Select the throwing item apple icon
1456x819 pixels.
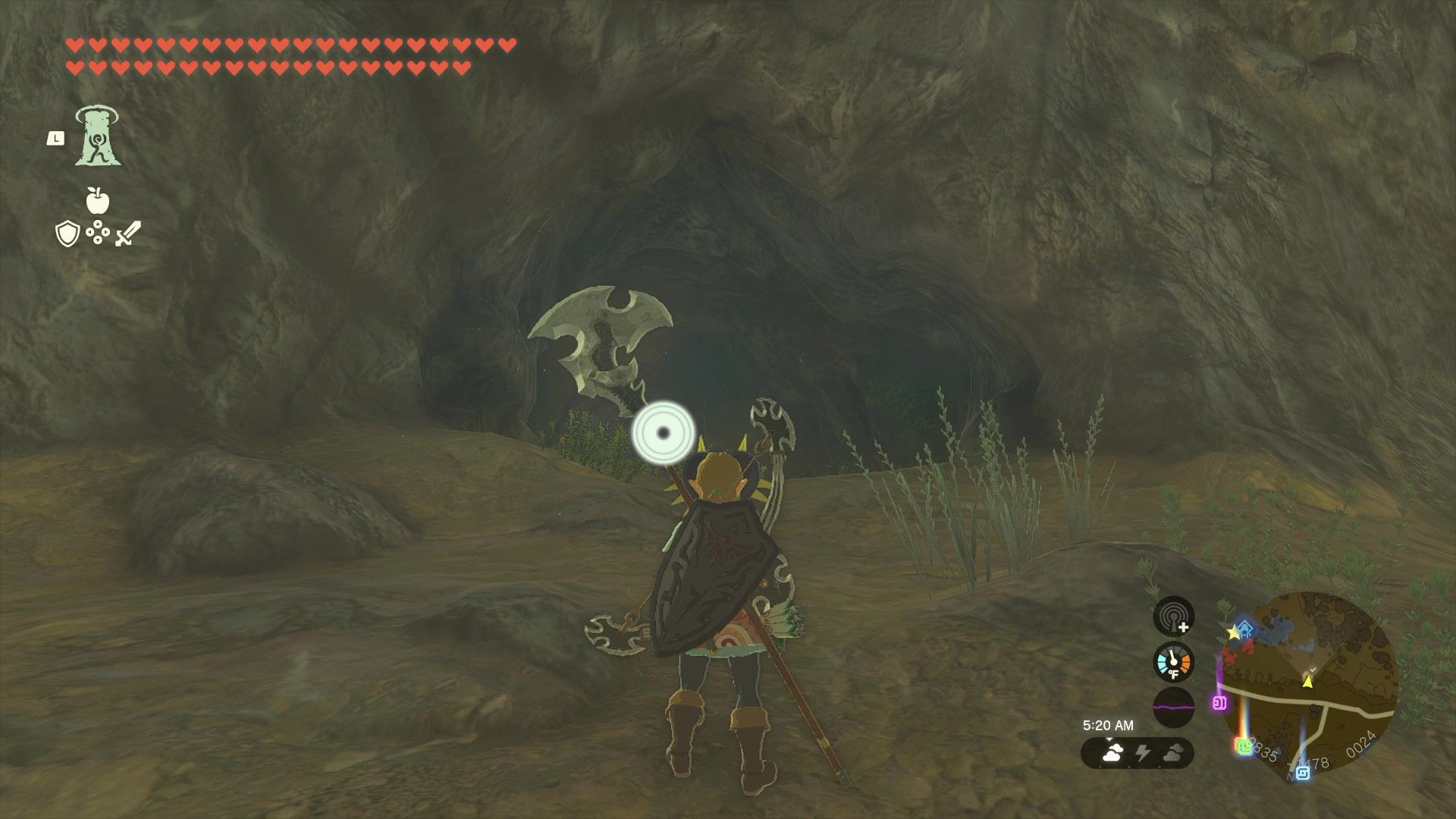(98, 200)
